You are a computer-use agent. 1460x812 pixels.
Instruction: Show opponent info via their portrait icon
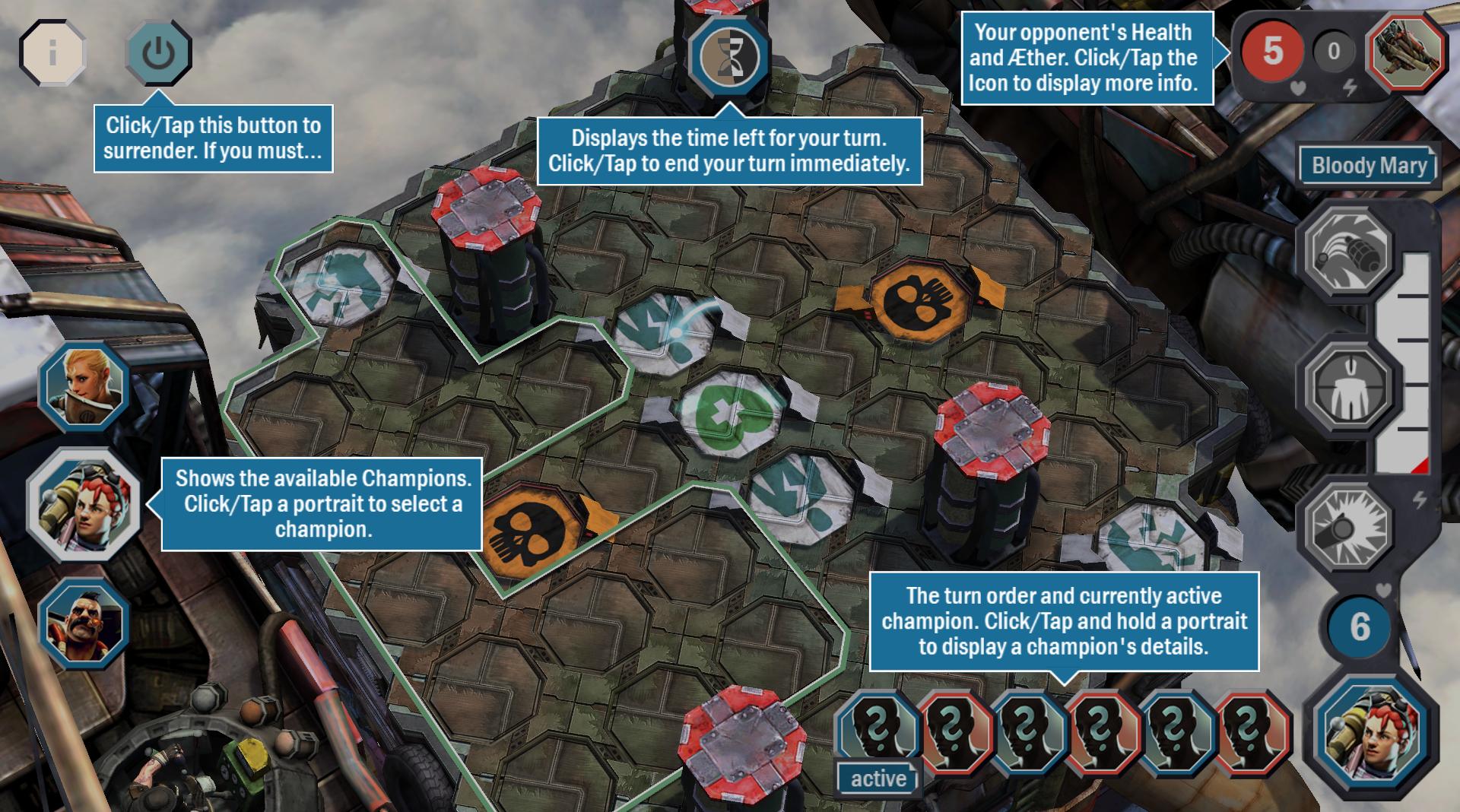1408,52
